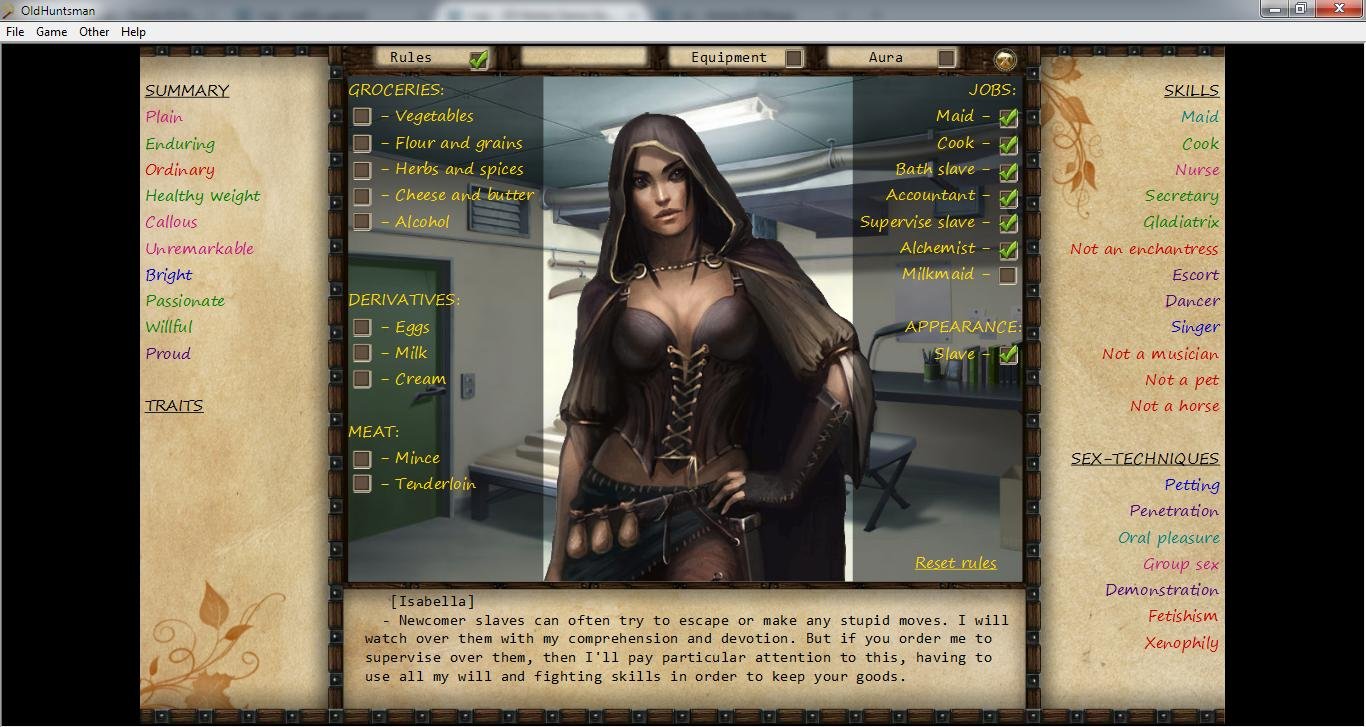Check the Herbs and spices box
Screen dimensions: 1366x727
[x=362, y=170]
